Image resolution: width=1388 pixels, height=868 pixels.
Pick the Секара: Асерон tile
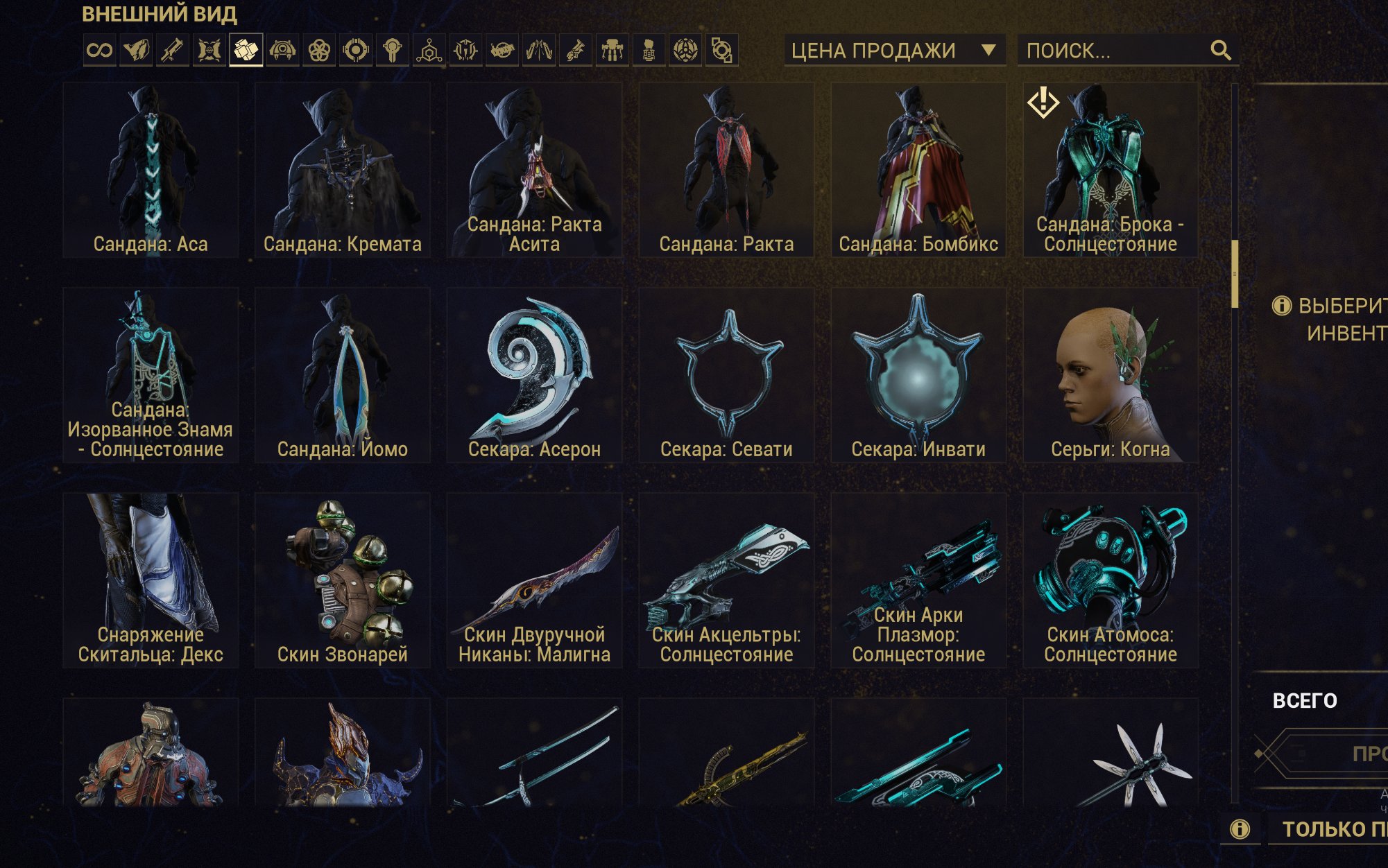point(534,376)
